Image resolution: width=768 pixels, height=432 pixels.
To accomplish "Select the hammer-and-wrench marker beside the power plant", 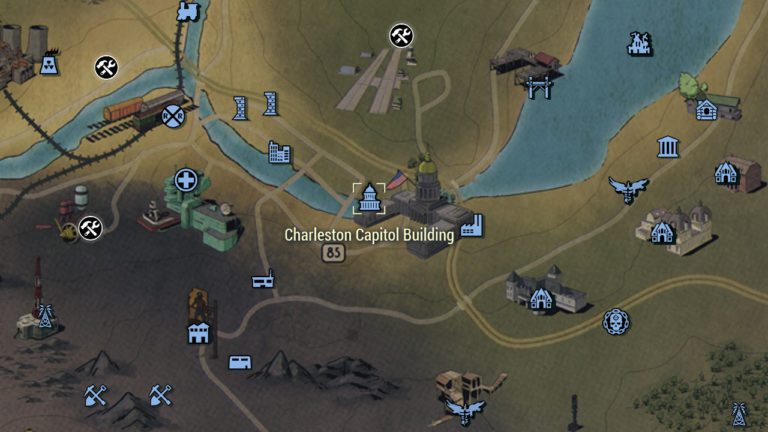I will tap(106, 68).
